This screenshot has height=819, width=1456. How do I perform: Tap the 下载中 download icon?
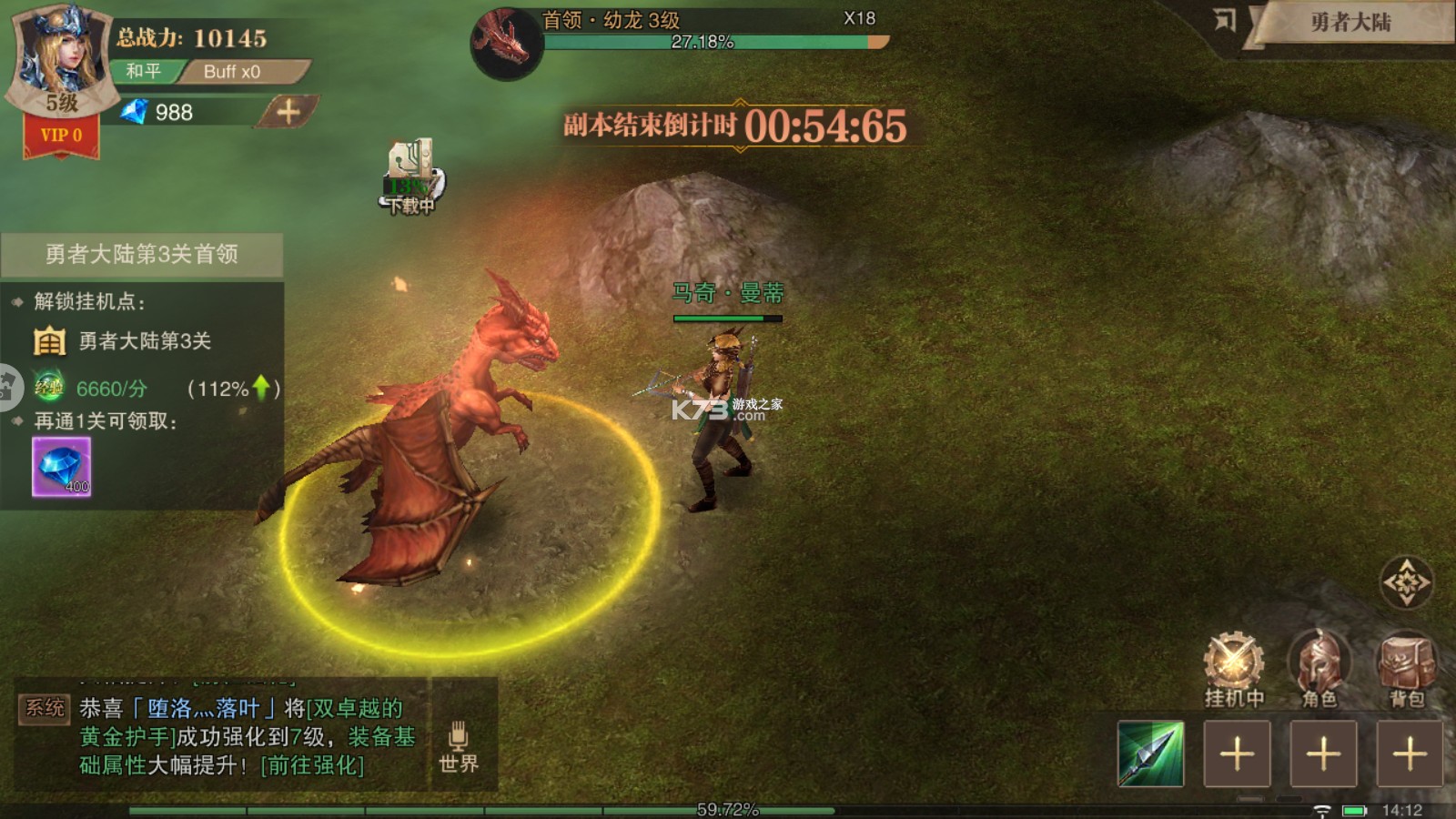tap(411, 177)
